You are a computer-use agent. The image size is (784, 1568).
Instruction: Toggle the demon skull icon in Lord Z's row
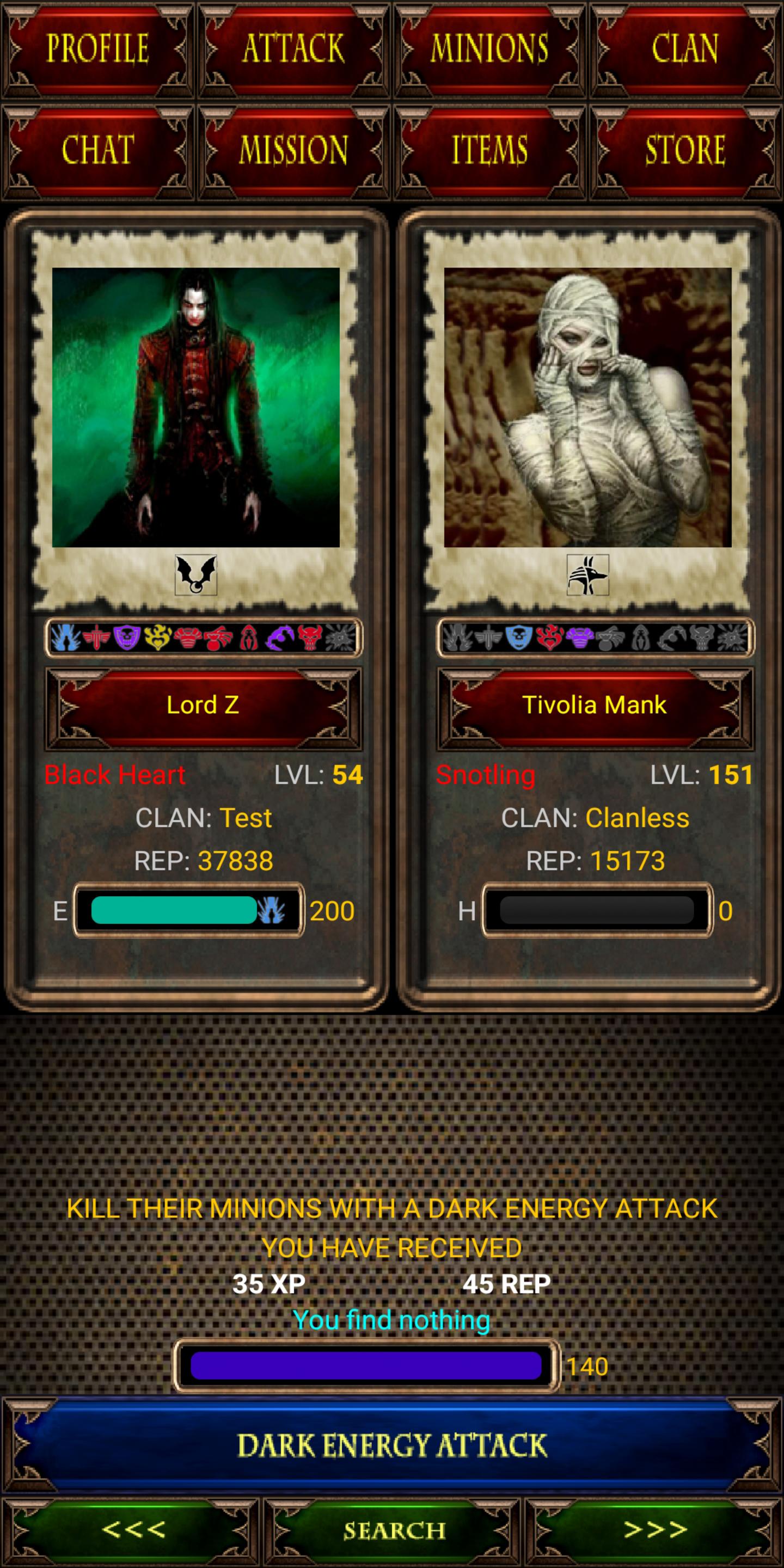(x=310, y=638)
